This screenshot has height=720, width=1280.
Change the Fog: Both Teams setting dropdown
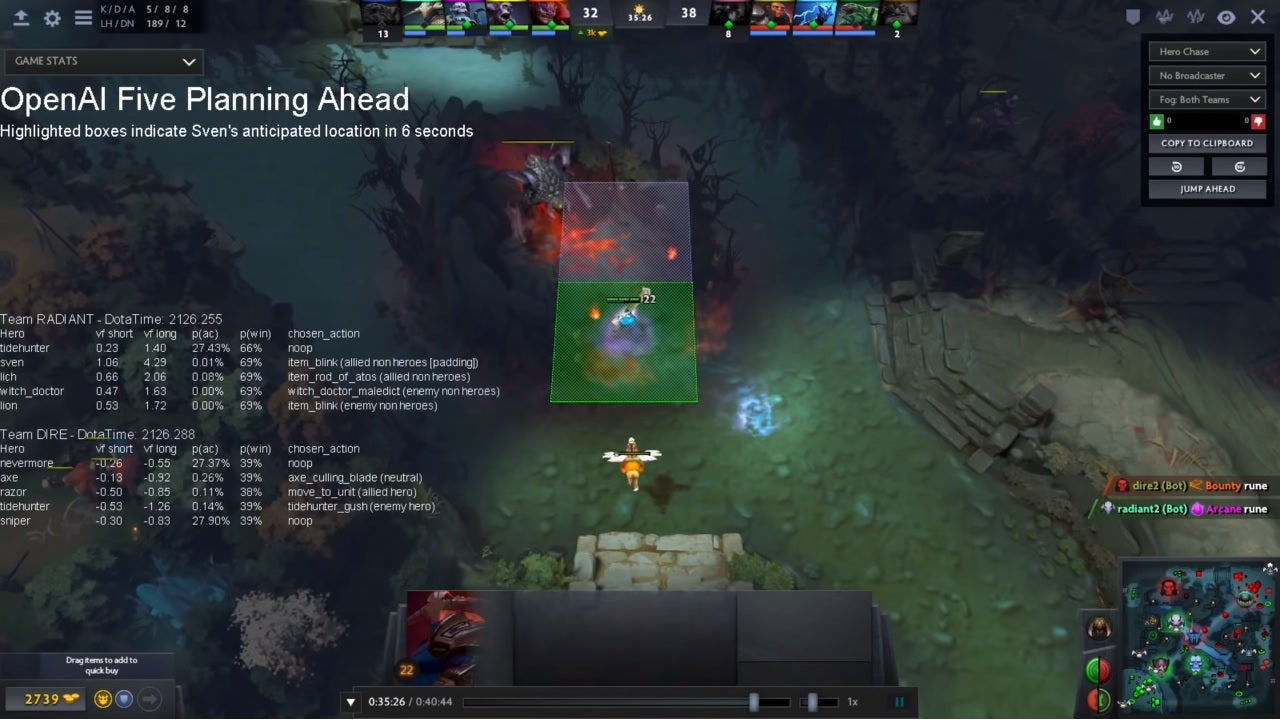(x=1207, y=99)
